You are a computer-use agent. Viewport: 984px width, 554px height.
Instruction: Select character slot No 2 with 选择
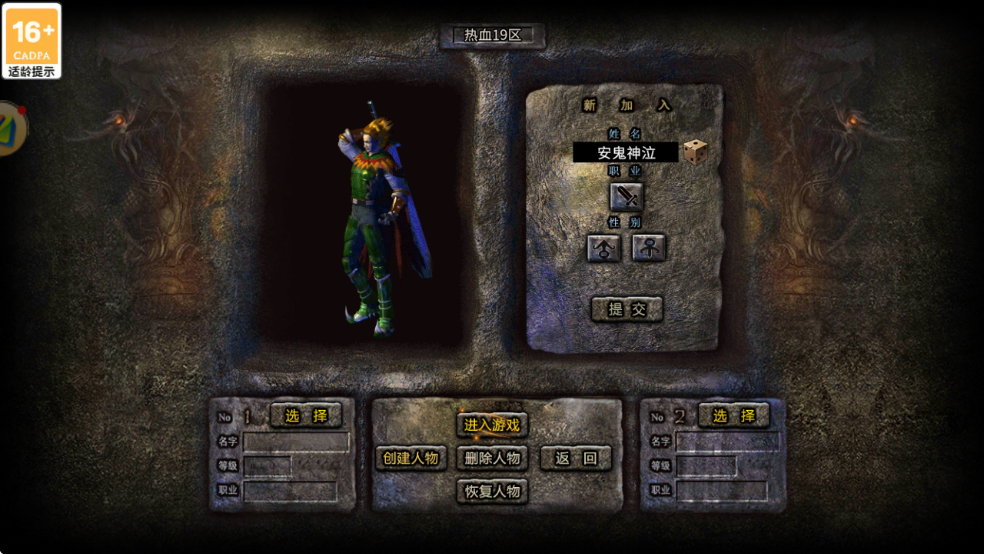coord(734,415)
